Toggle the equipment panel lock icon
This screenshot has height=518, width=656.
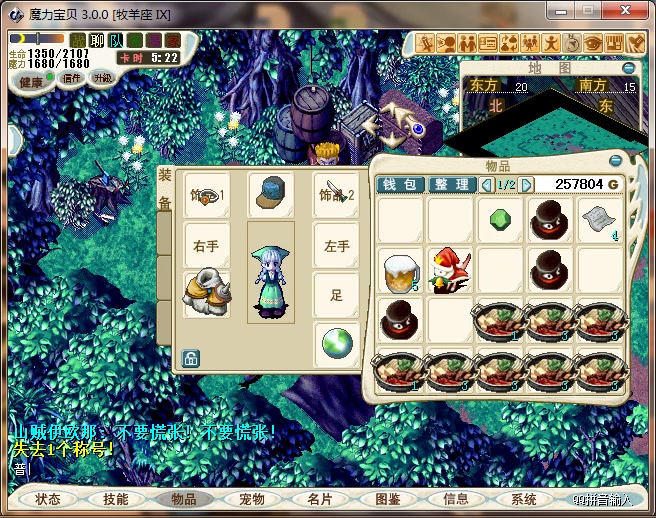click(x=190, y=358)
